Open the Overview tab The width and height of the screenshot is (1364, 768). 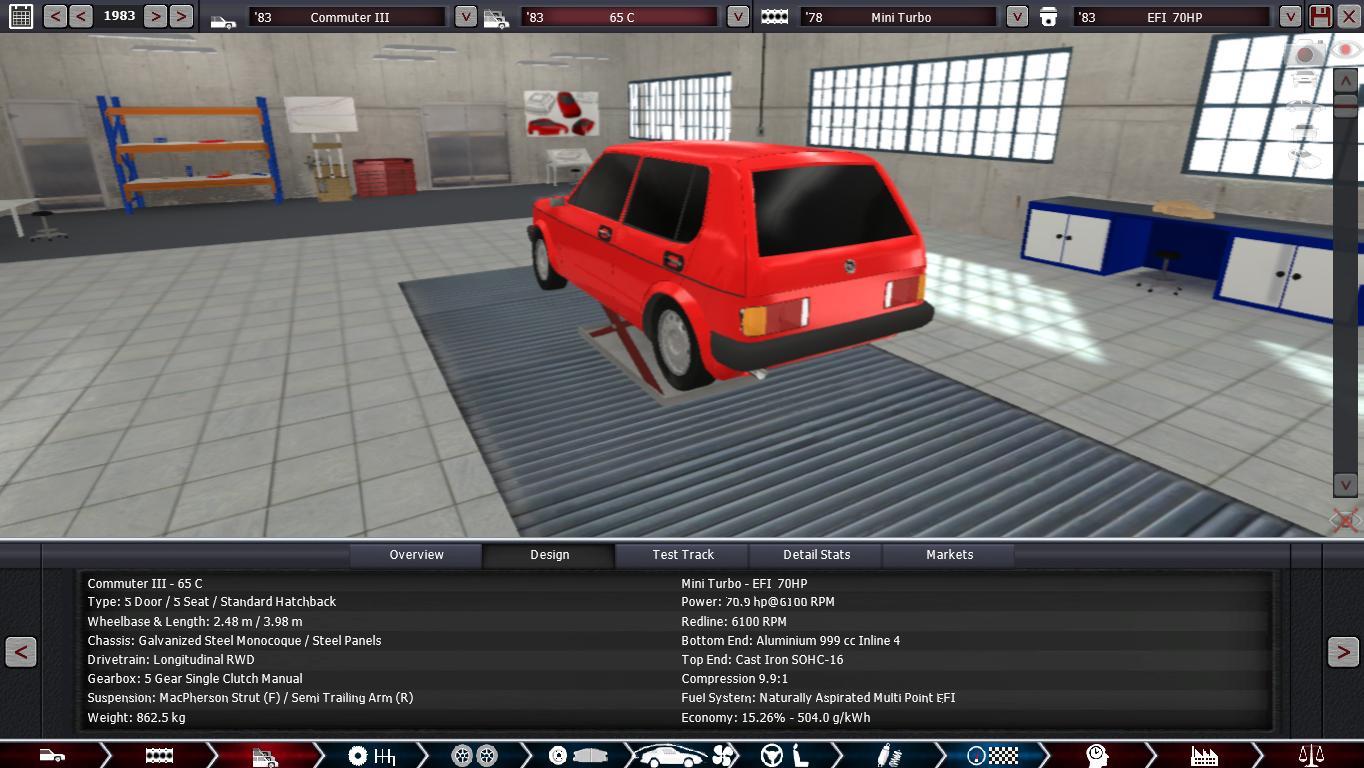[416, 555]
